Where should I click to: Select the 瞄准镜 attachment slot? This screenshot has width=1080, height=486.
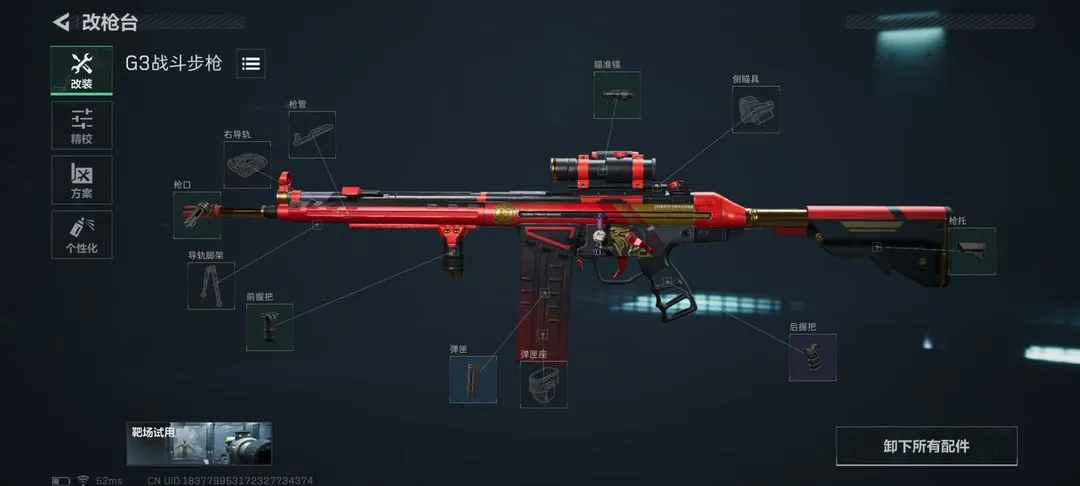tap(617, 95)
